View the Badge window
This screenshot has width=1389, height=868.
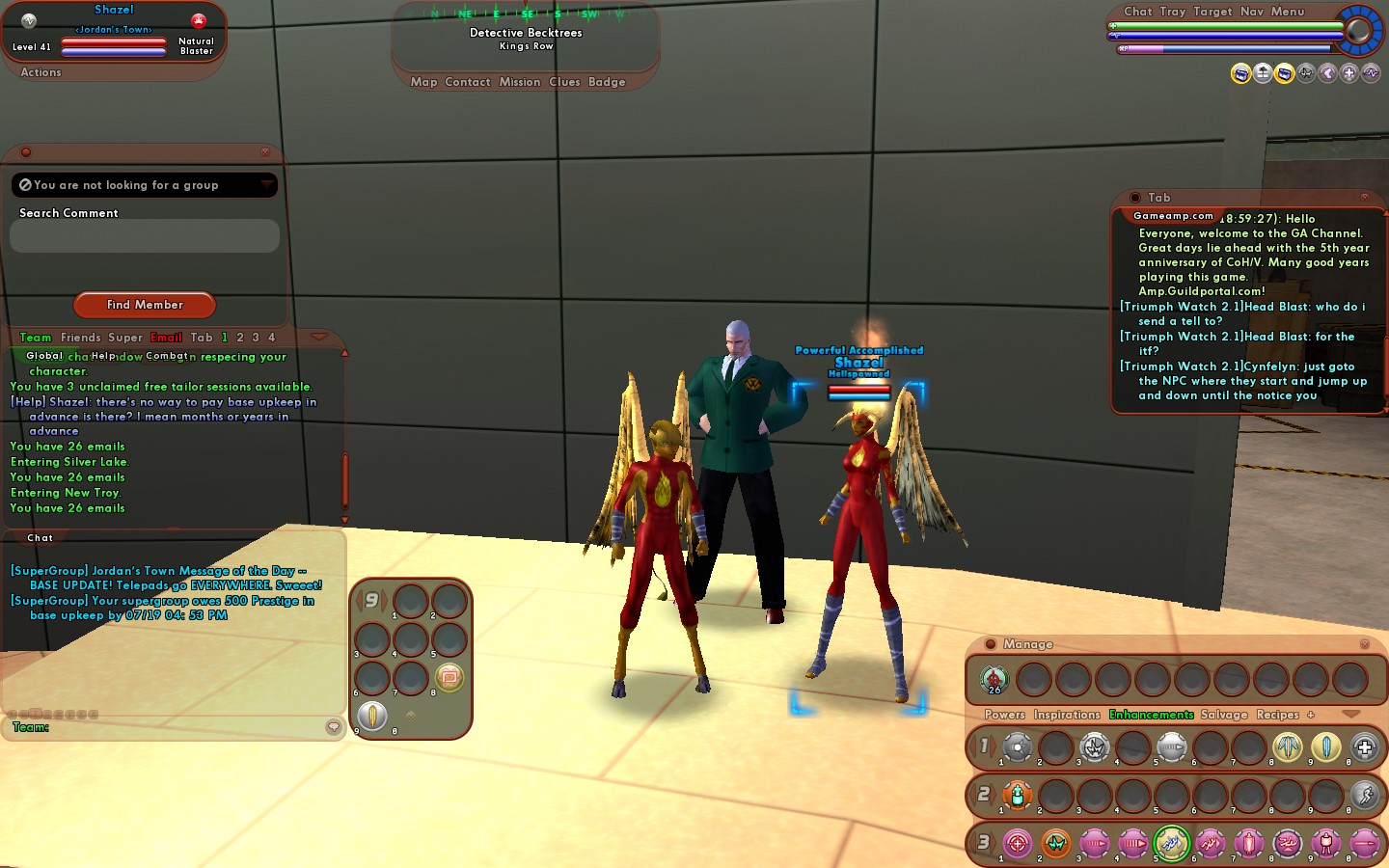(x=607, y=82)
